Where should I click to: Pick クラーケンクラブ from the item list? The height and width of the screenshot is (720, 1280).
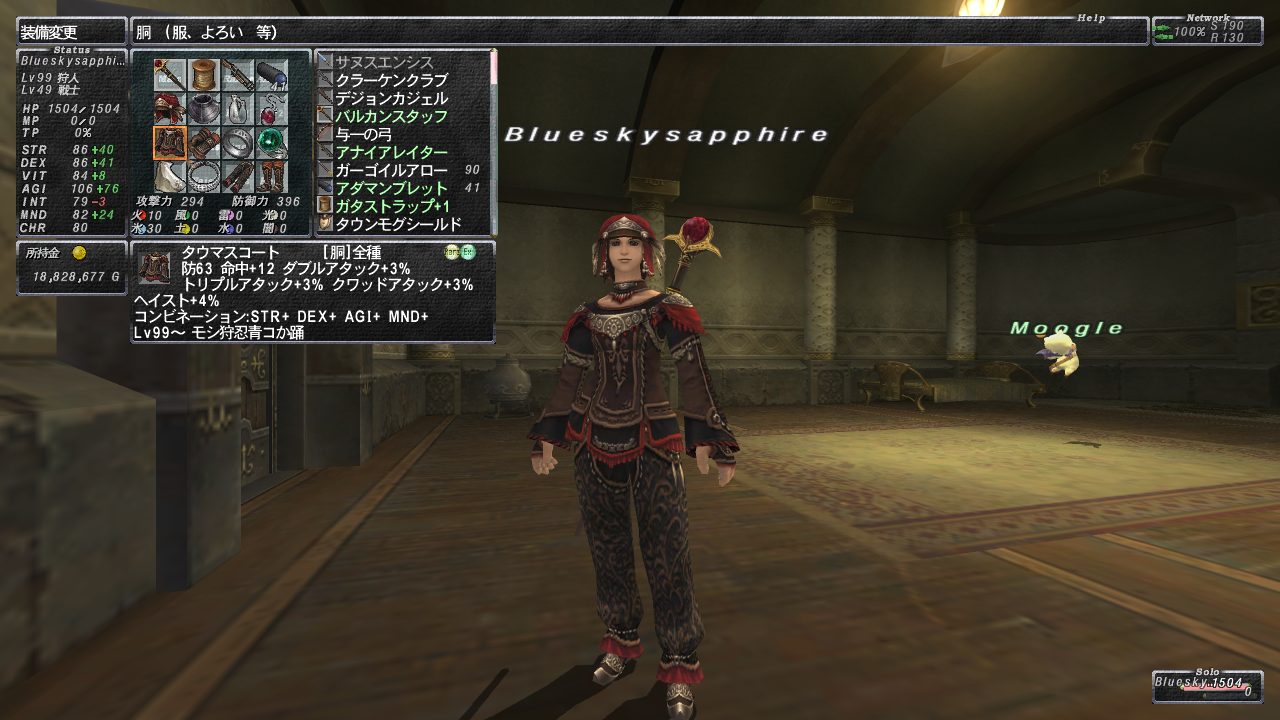point(391,80)
